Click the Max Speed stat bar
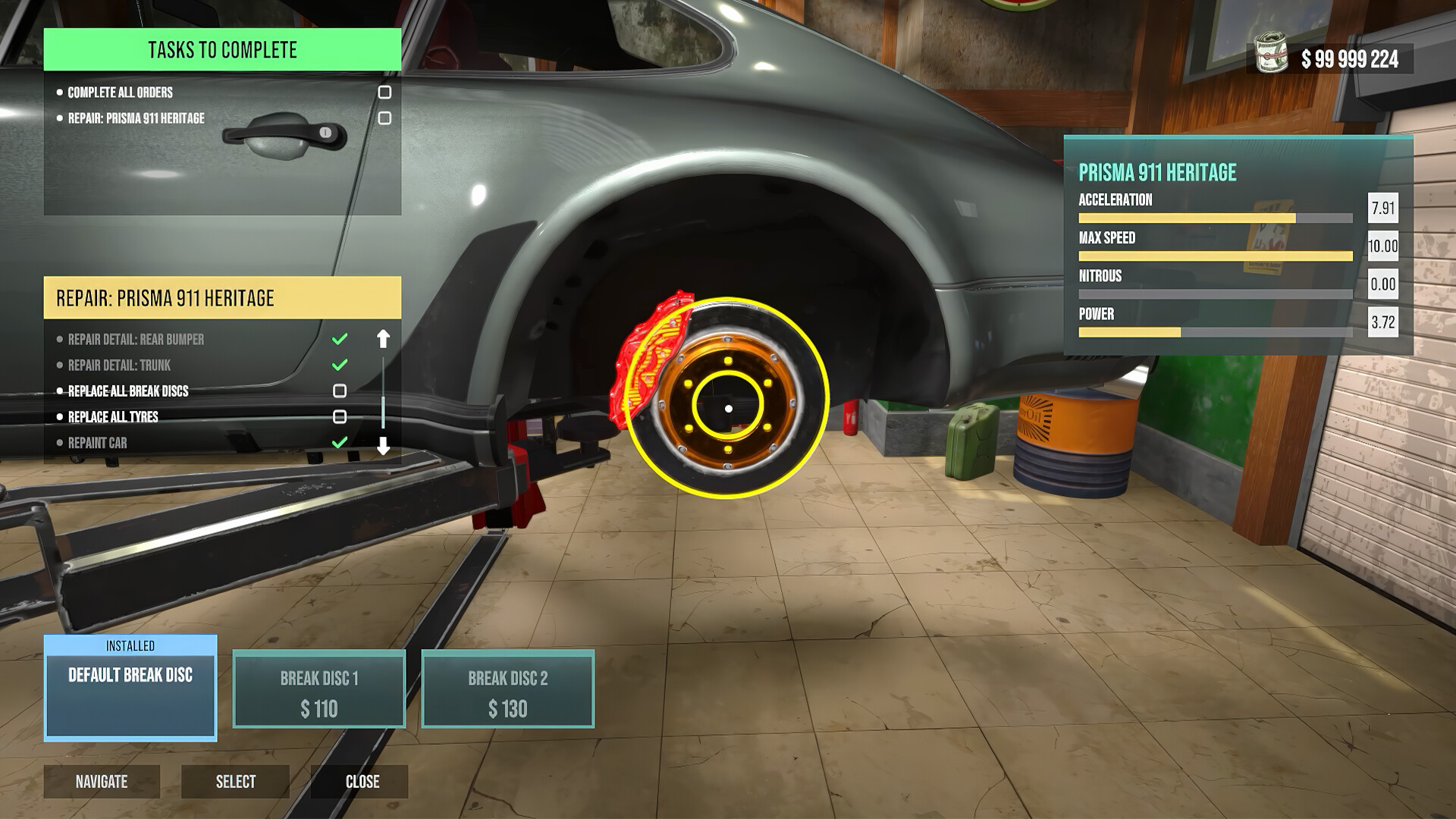The height and width of the screenshot is (819, 1456). (1216, 255)
